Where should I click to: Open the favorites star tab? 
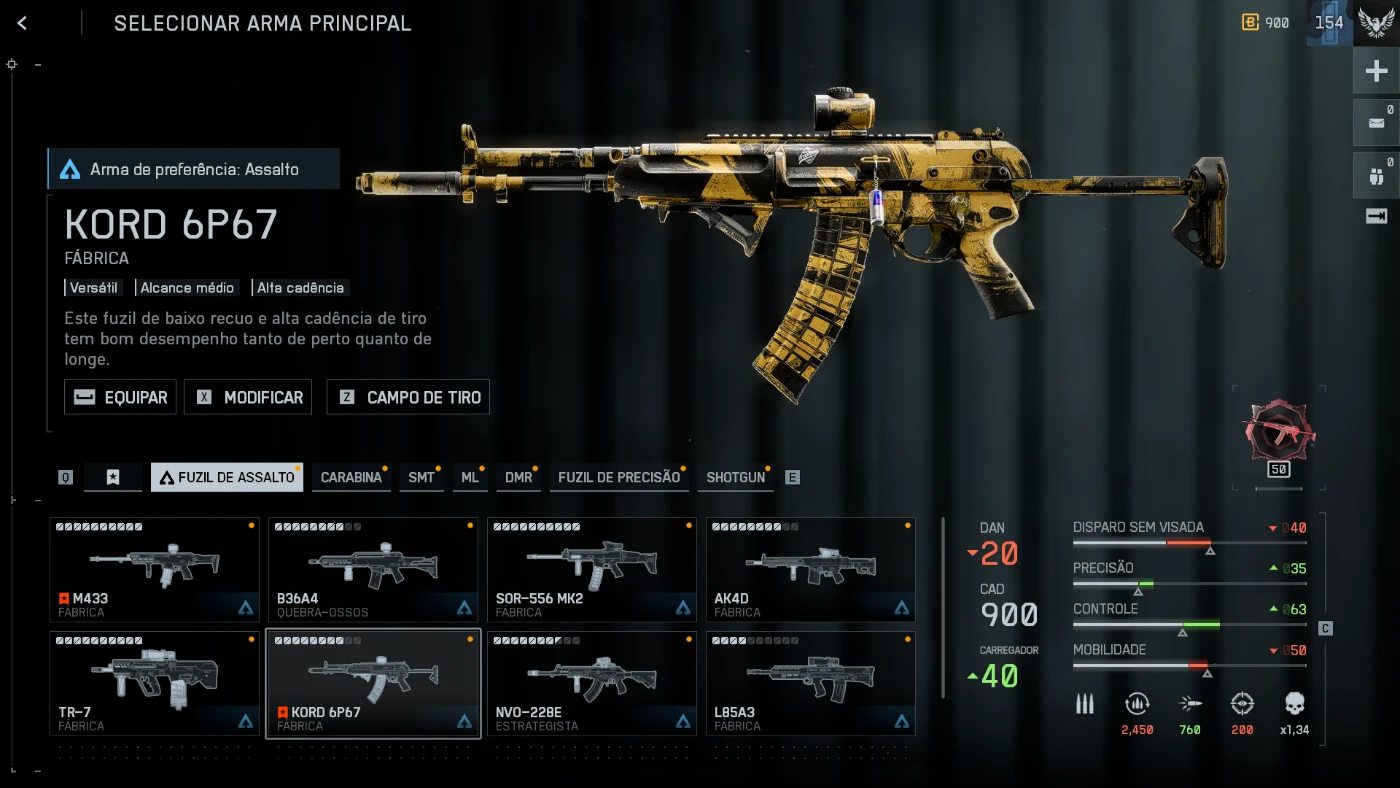tap(113, 477)
